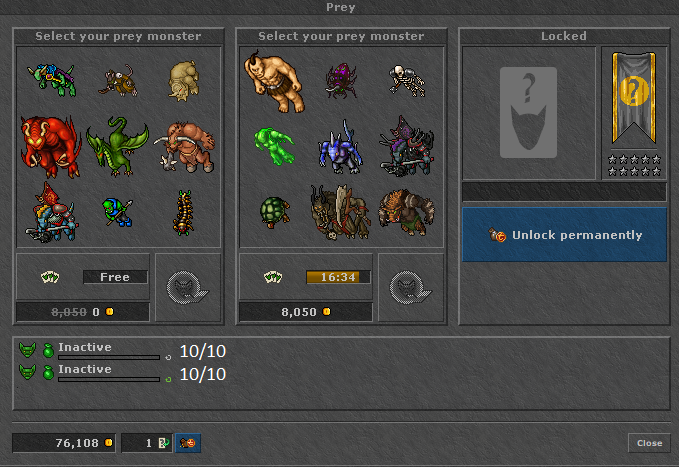Pick the purple spider prey monster

pos(339,80)
